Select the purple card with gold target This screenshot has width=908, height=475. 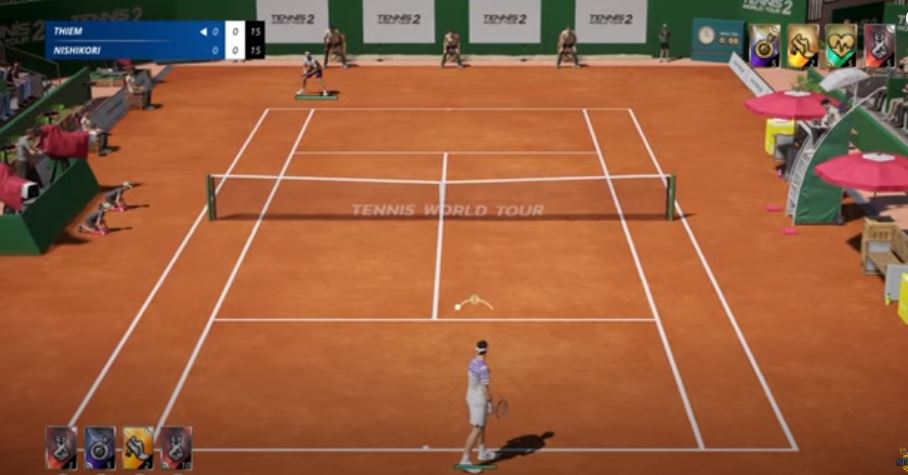764,46
